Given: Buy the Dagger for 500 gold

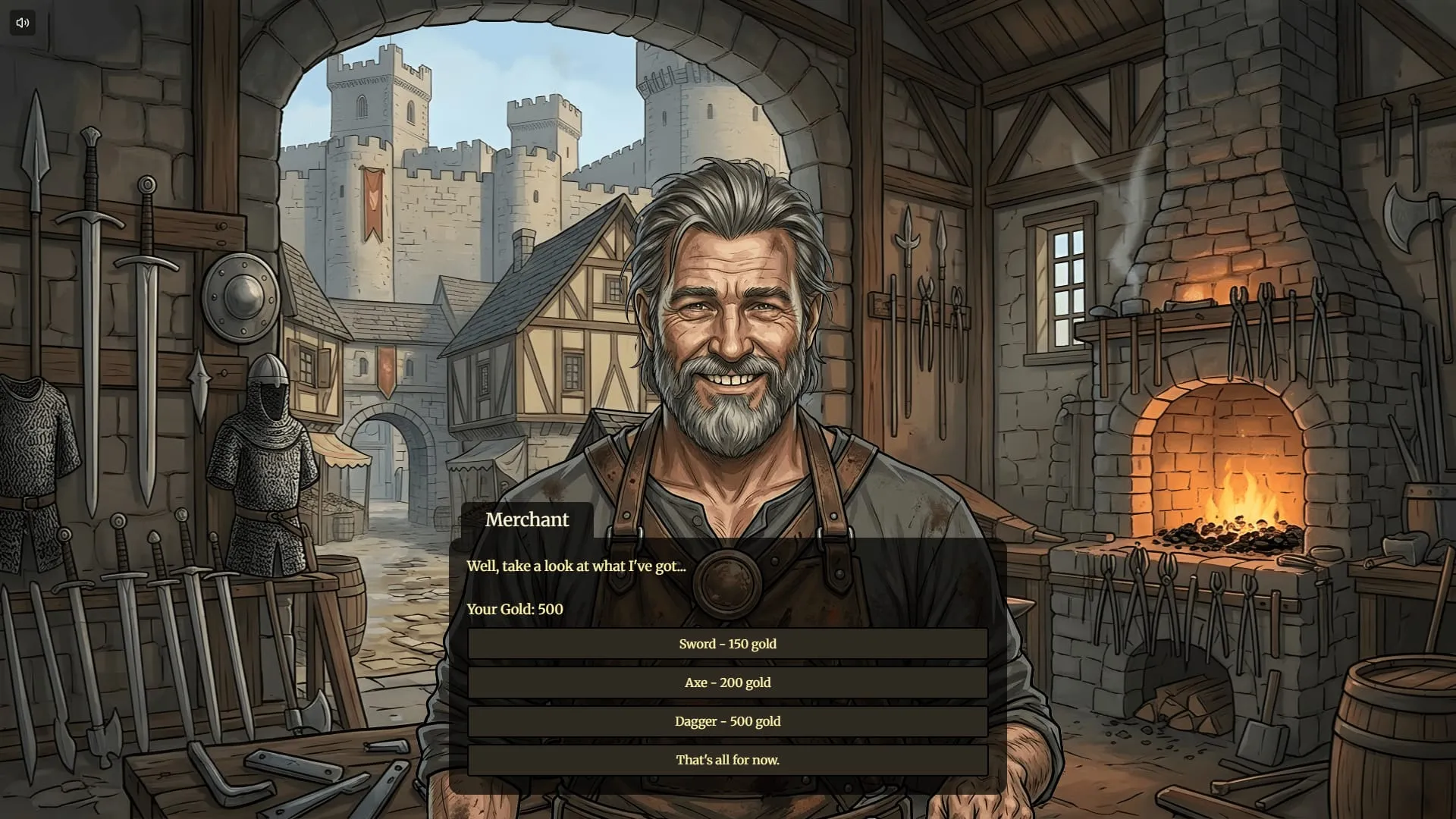Looking at the screenshot, I should pyautogui.click(x=727, y=721).
